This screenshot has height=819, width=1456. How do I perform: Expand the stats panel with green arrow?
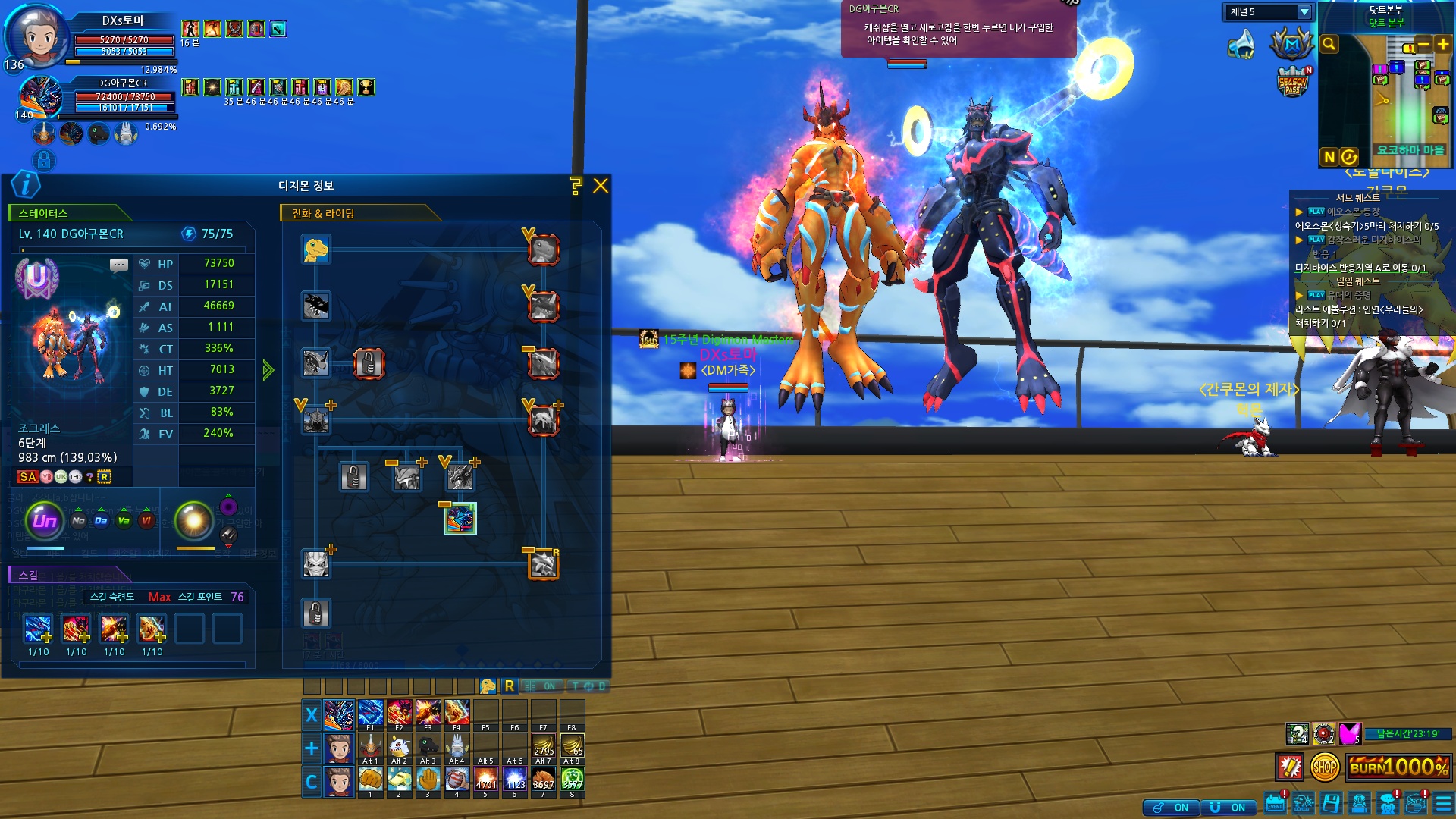pyautogui.click(x=268, y=370)
